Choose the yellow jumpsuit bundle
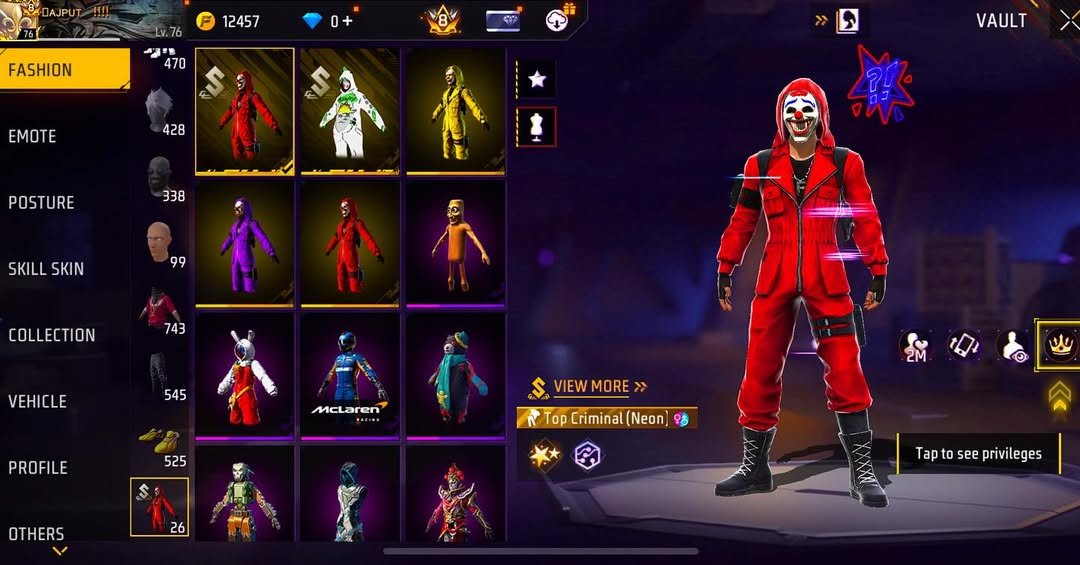1080x565 pixels. pos(455,110)
